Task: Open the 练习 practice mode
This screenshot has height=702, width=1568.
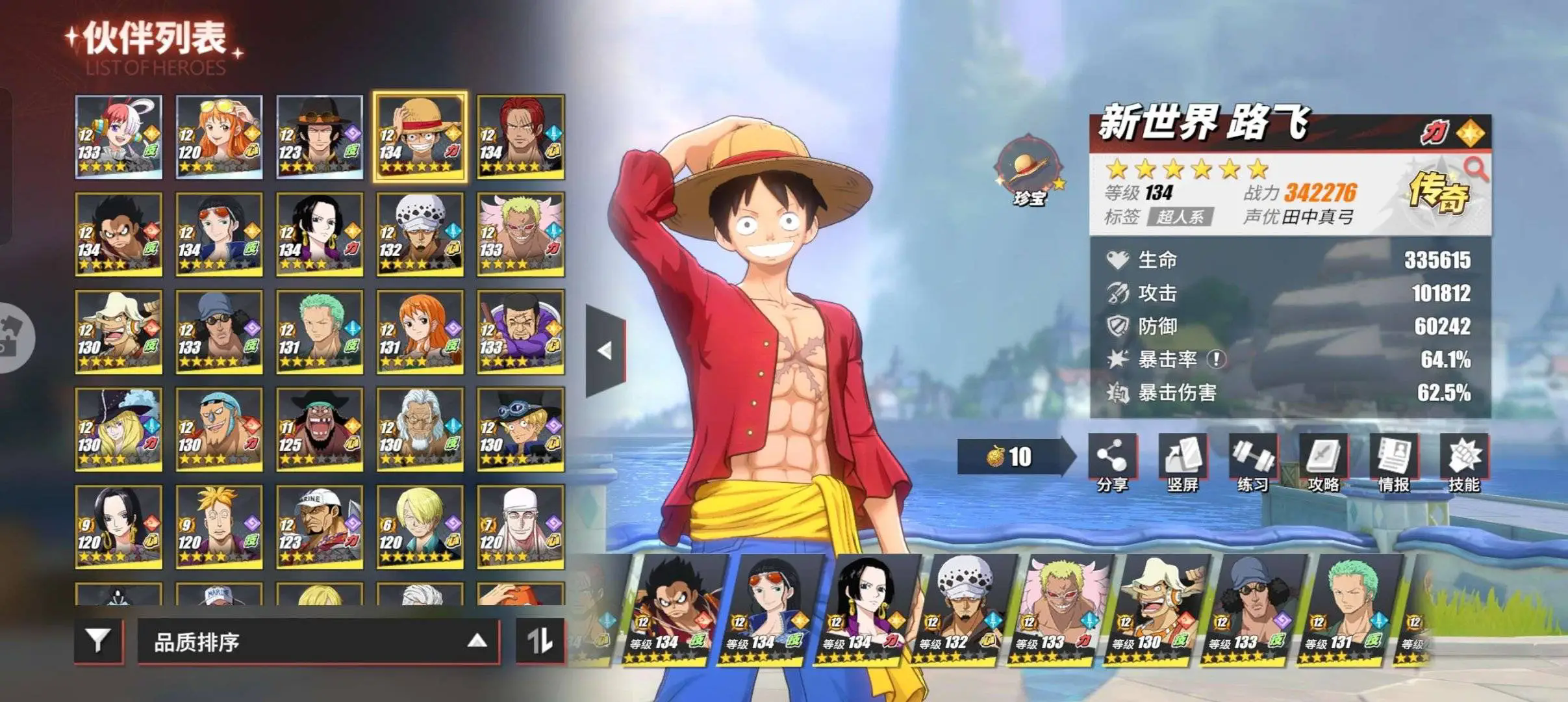Action: pos(1252,461)
